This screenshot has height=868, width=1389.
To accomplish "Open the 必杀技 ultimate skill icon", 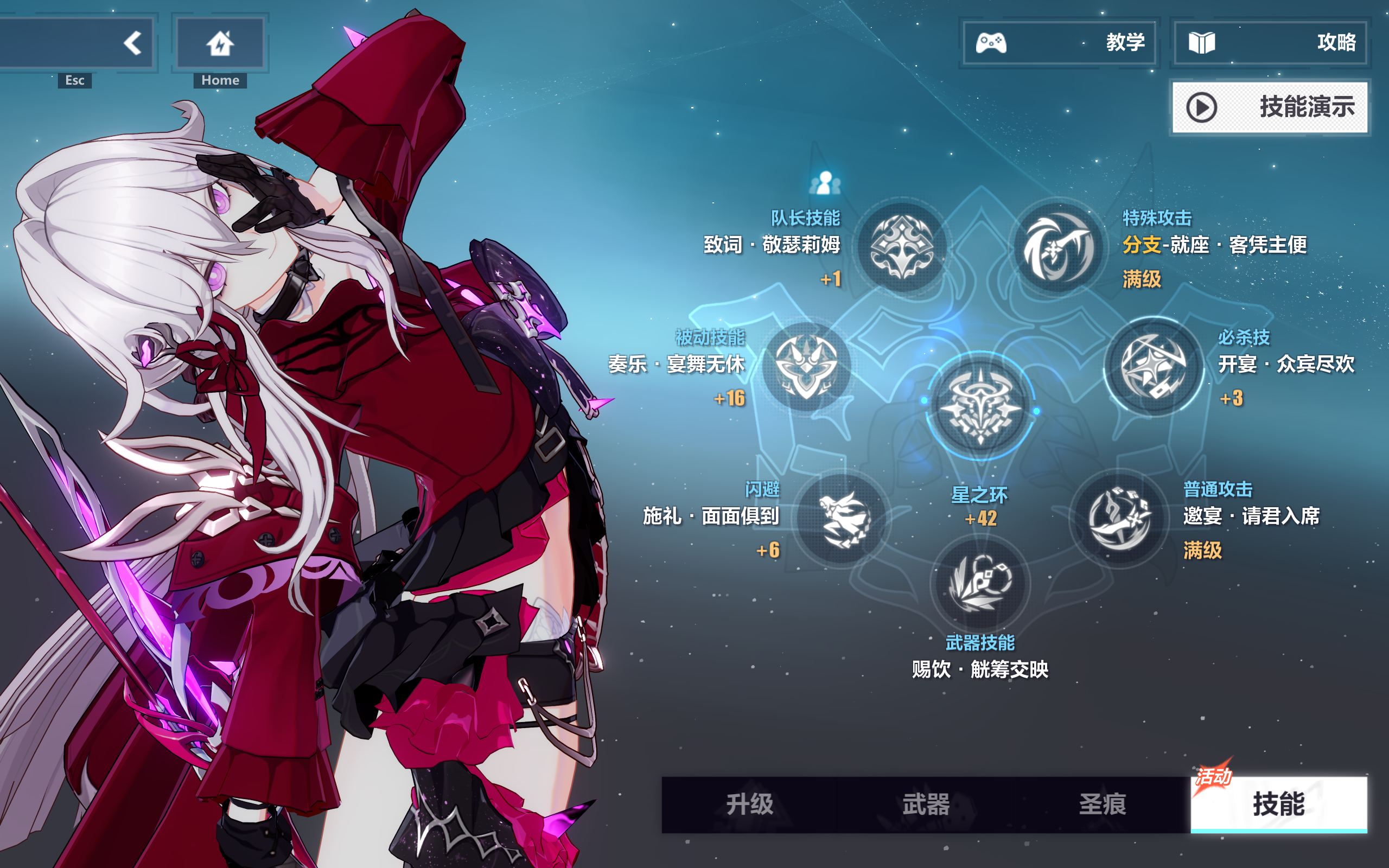I will tap(1154, 367).
